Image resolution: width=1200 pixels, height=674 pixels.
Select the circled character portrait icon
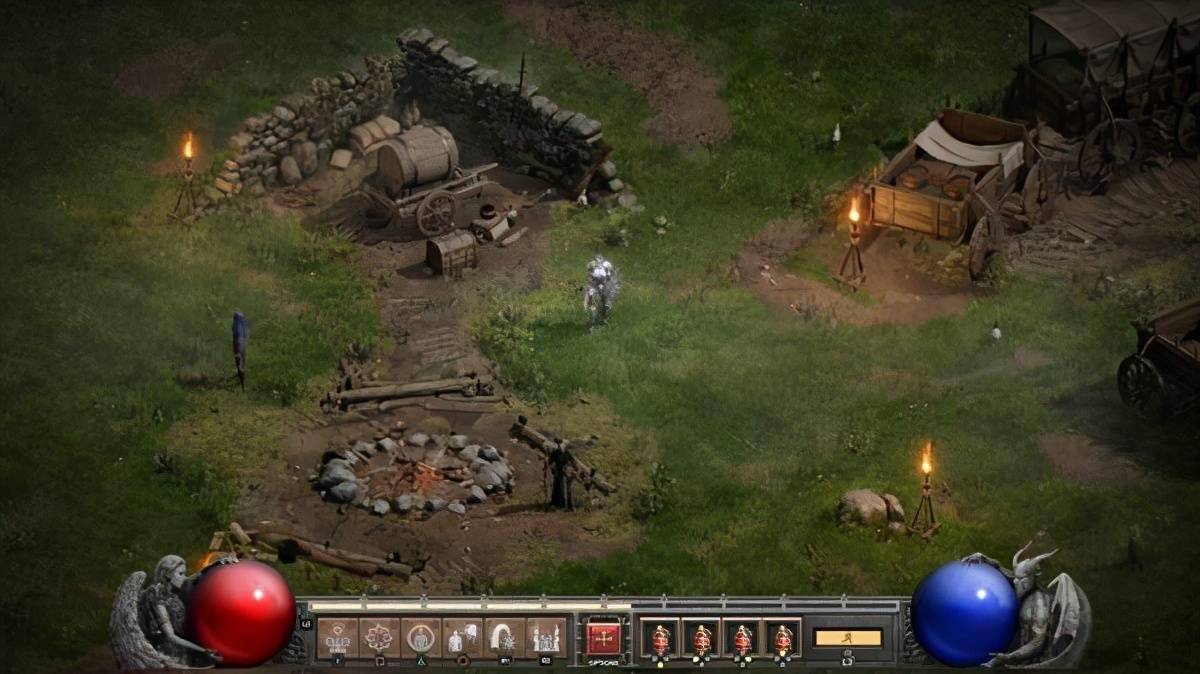[x=421, y=636]
